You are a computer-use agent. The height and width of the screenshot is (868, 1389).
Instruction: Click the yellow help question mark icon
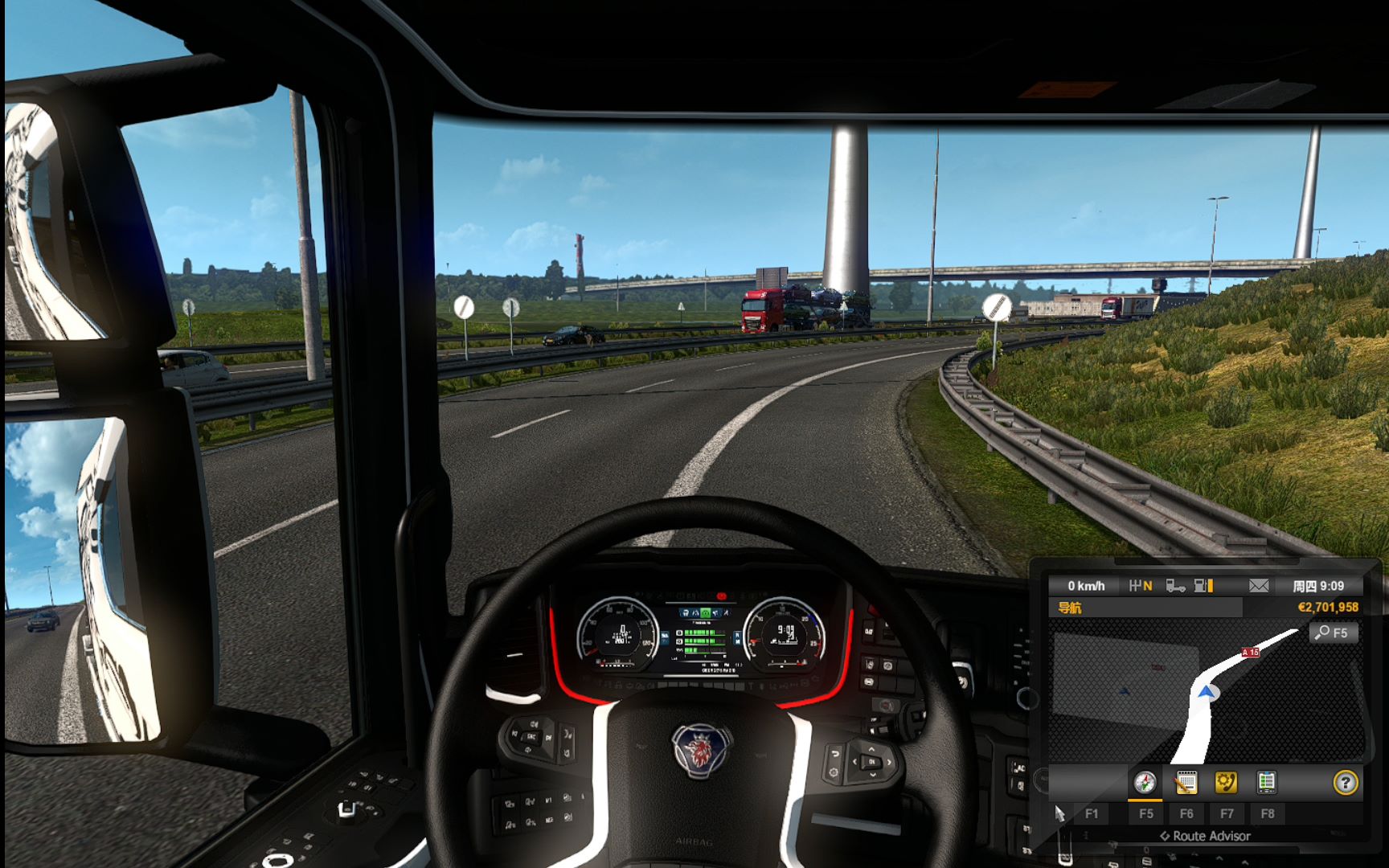1346,783
